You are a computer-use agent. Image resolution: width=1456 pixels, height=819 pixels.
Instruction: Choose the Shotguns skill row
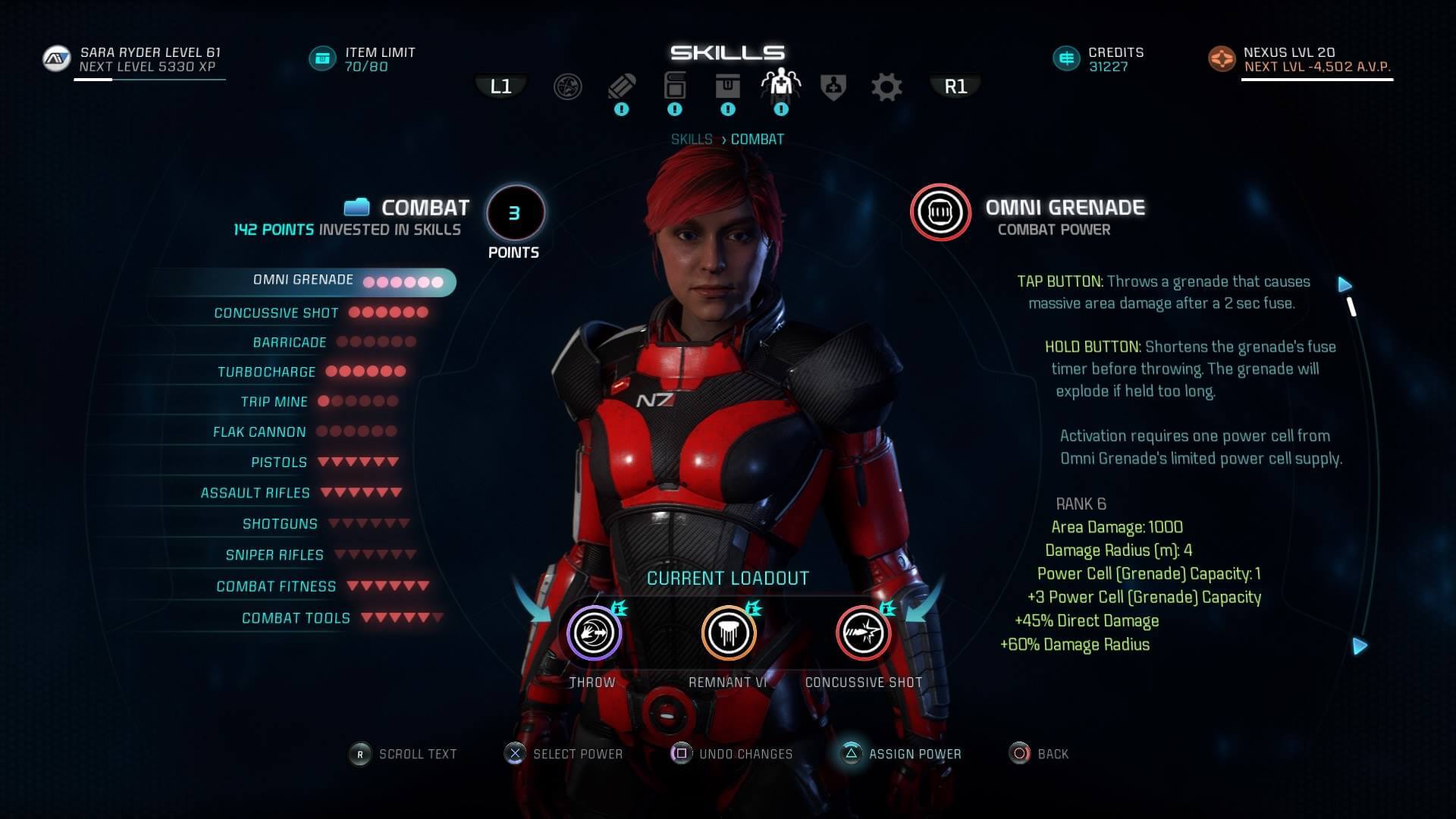[x=280, y=524]
